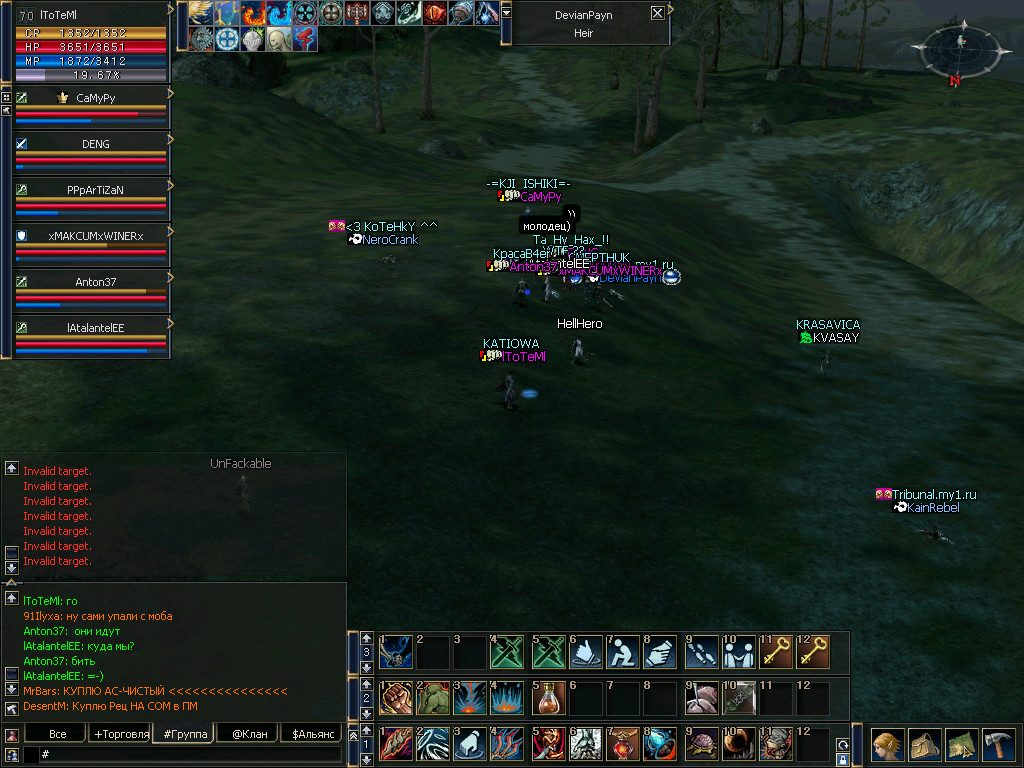This screenshot has height=768, width=1024.
Task: Choose party member xMAKCUMxWINERx
Action: point(95,236)
